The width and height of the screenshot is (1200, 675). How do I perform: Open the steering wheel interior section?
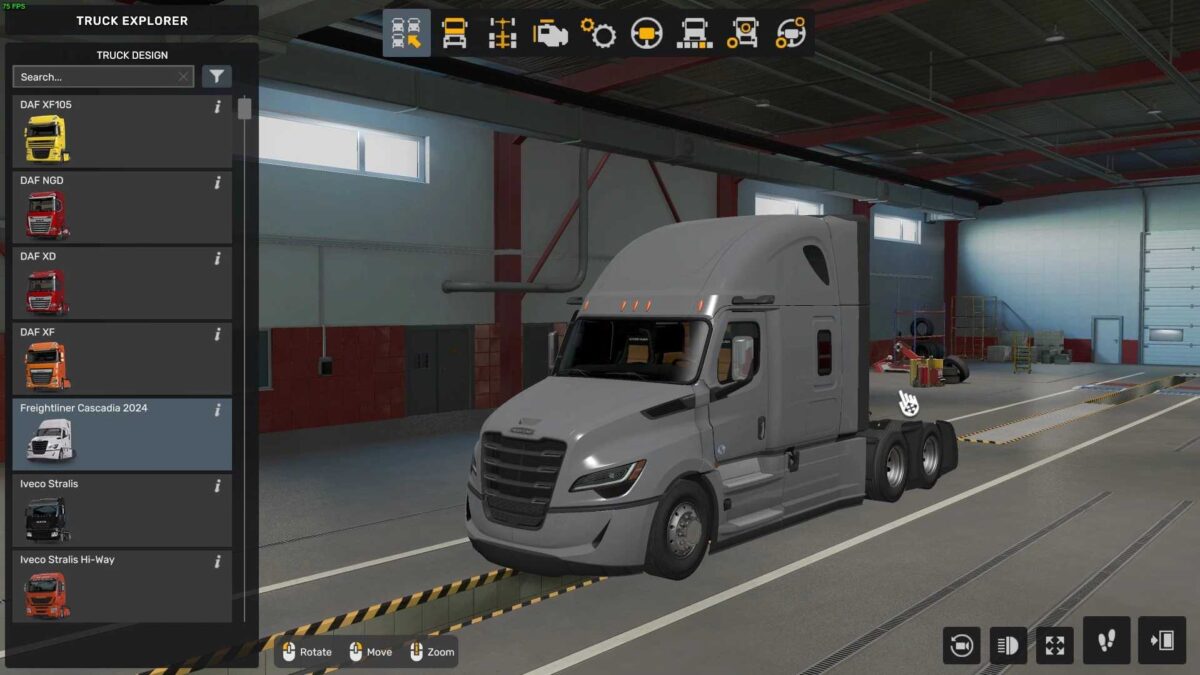click(x=647, y=34)
